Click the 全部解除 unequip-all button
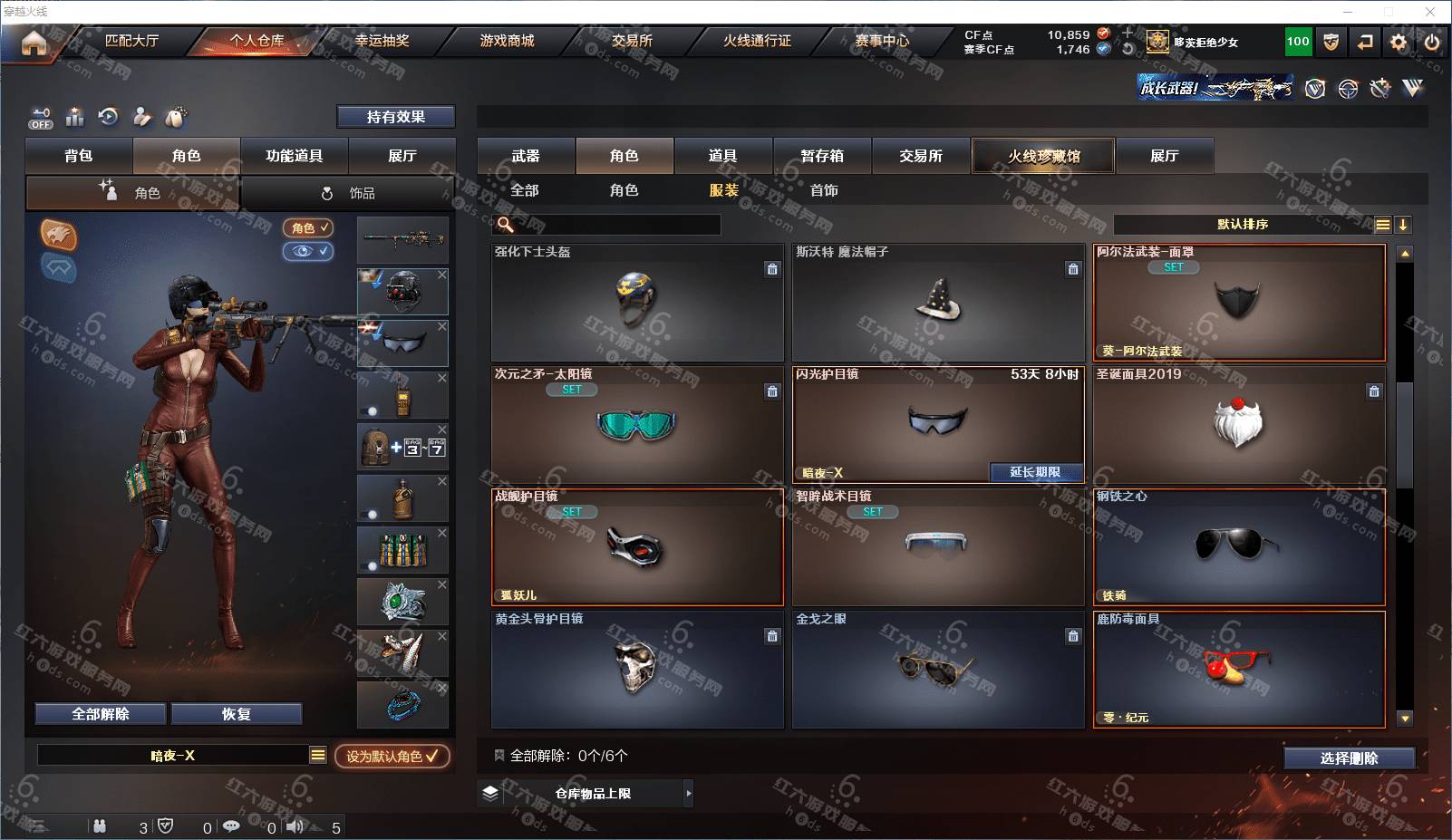1452x840 pixels. tap(101, 714)
